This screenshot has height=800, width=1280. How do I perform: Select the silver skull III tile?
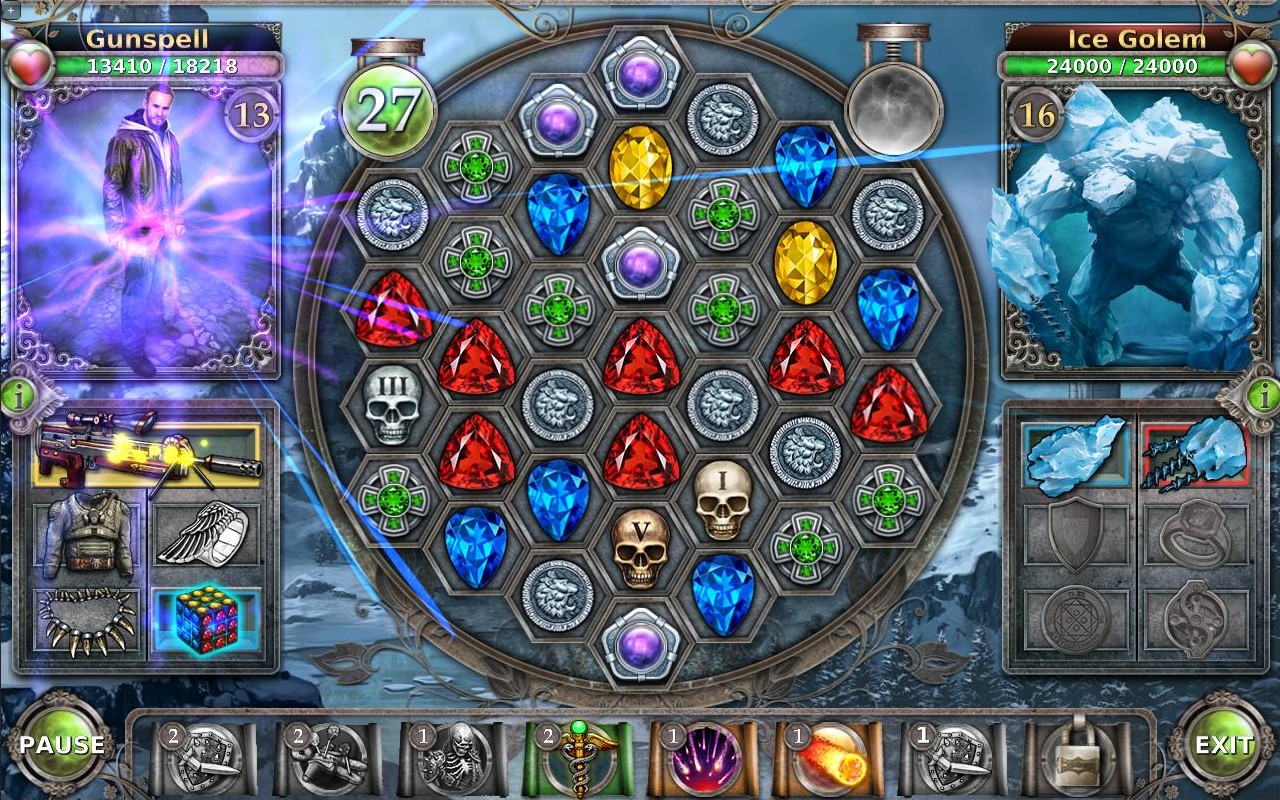click(393, 405)
